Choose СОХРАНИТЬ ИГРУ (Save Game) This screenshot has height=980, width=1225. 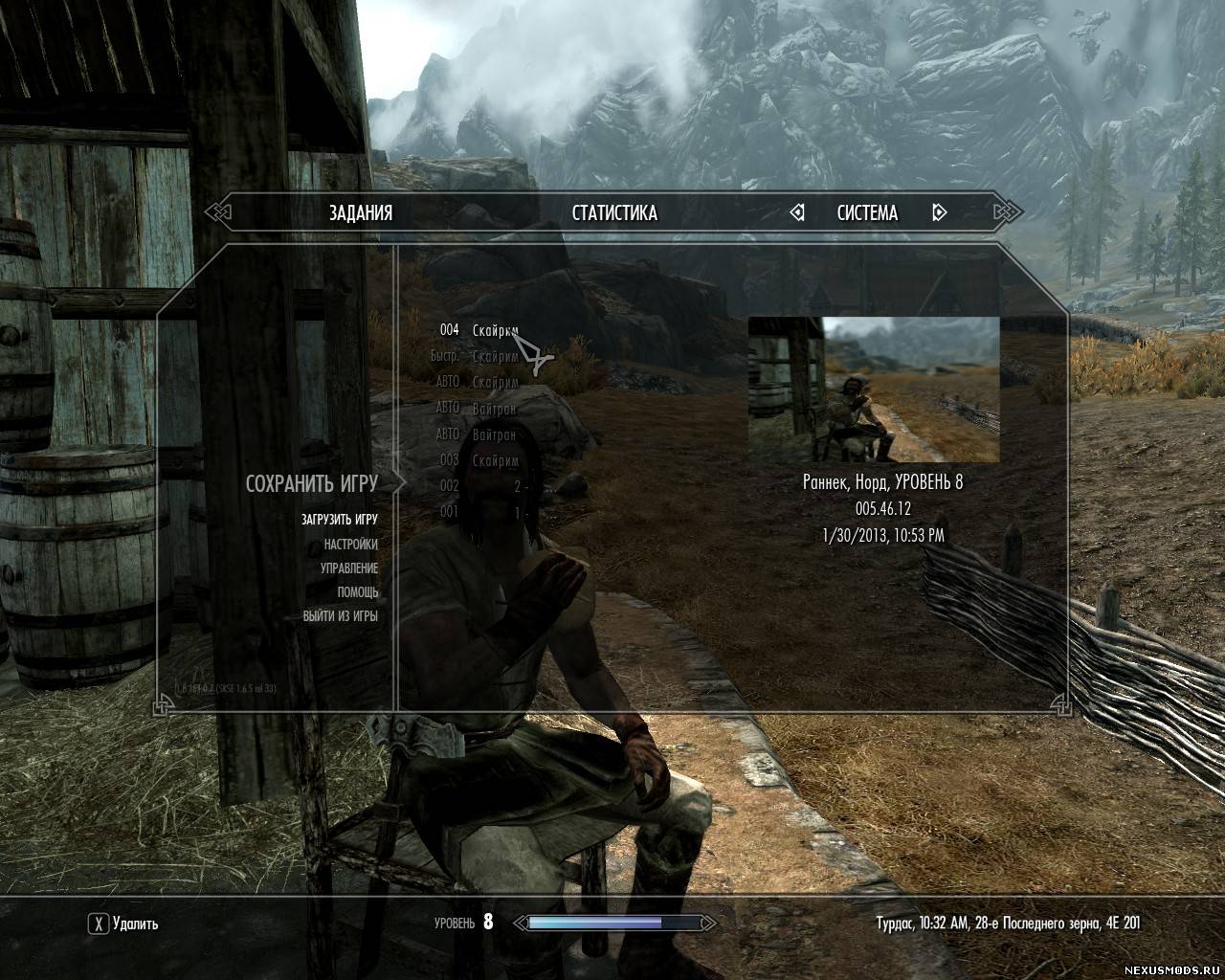click(x=312, y=483)
